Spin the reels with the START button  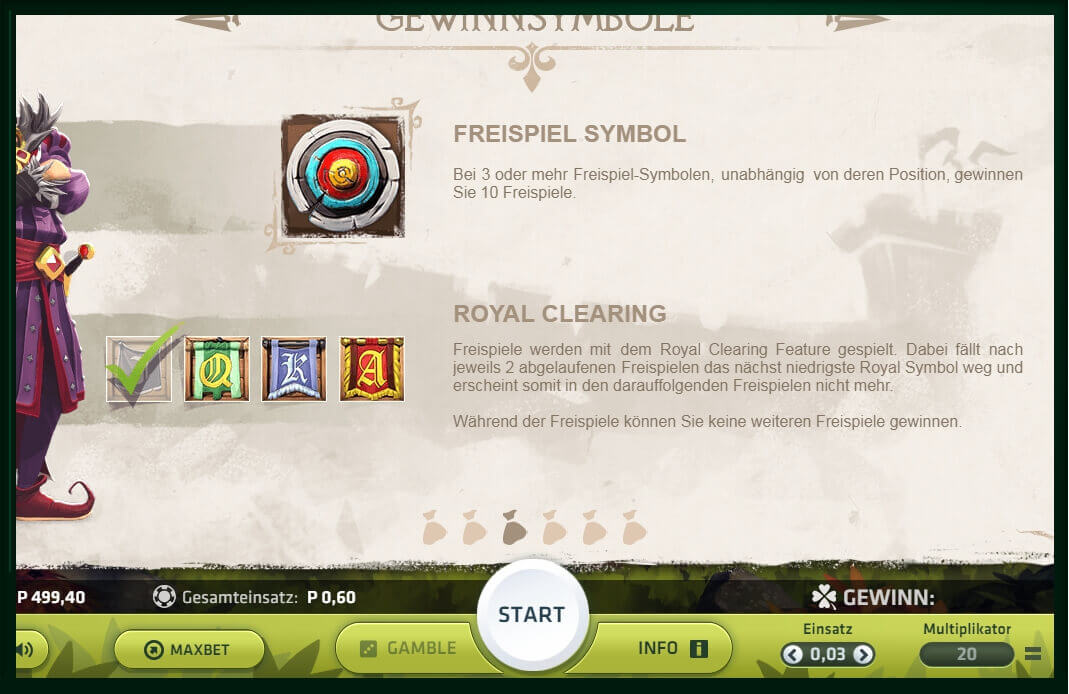point(531,614)
